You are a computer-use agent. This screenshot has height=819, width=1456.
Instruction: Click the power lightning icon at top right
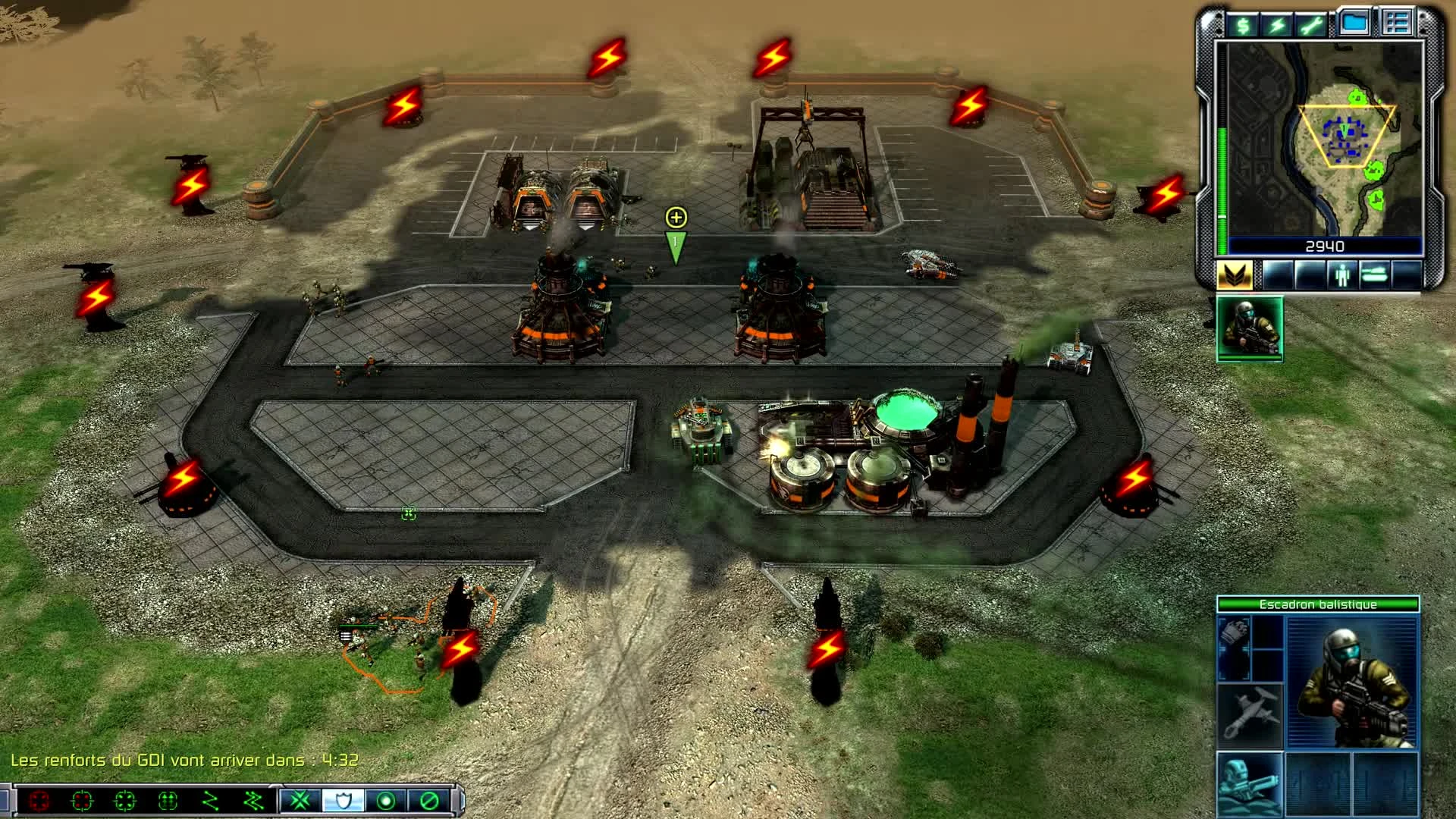tap(1276, 24)
